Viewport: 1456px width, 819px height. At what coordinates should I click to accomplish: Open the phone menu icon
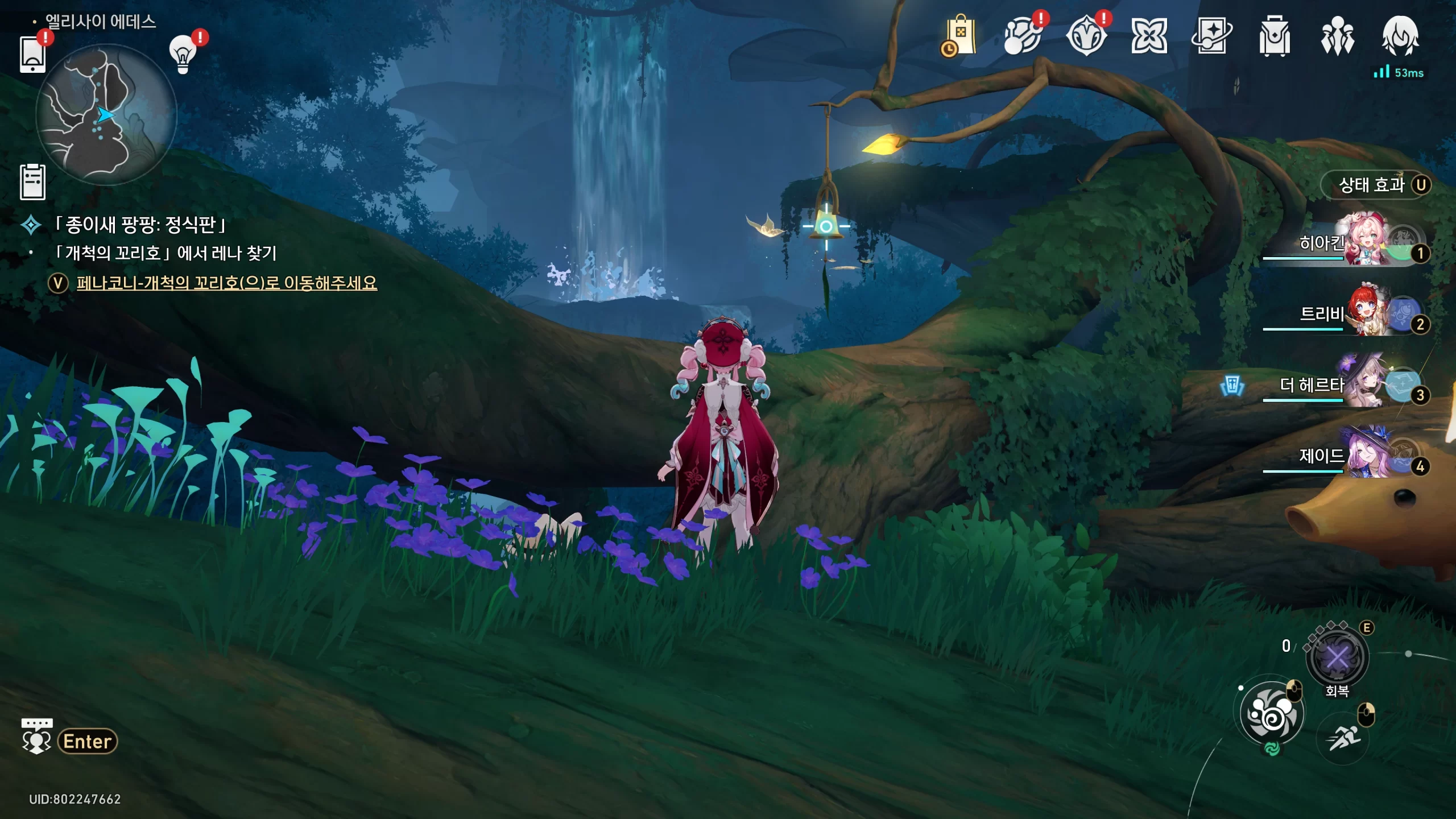[32, 55]
